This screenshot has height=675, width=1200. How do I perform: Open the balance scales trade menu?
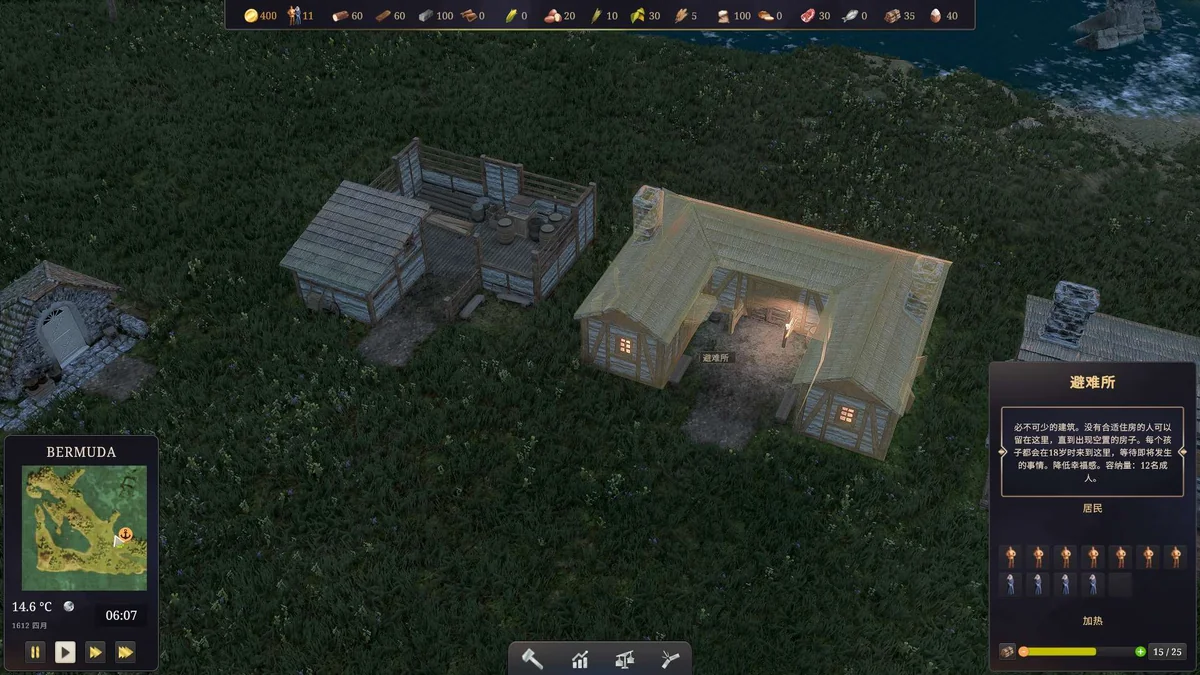pyautogui.click(x=626, y=659)
